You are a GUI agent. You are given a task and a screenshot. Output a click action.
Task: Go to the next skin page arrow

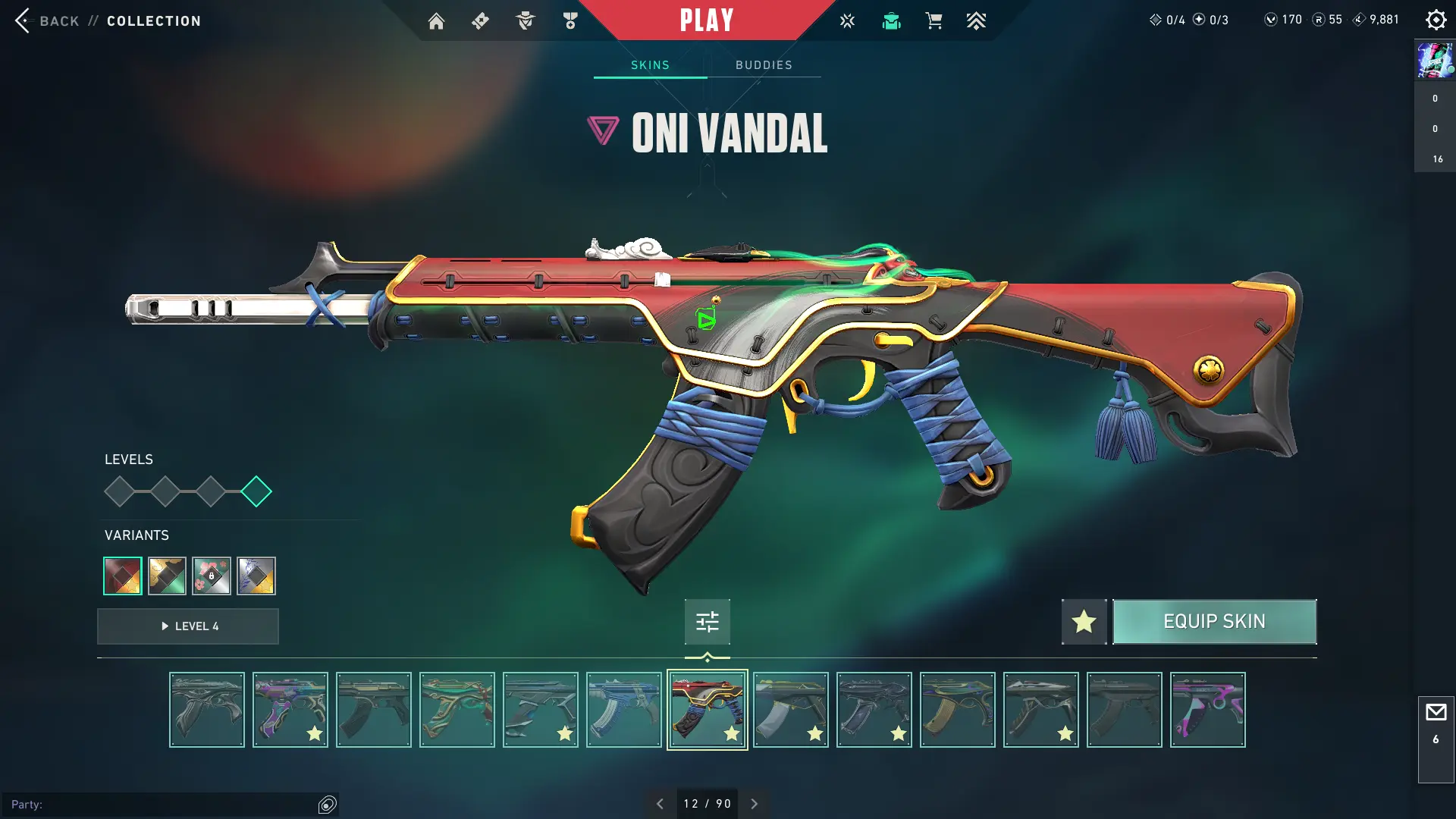pyautogui.click(x=754, y=804)
